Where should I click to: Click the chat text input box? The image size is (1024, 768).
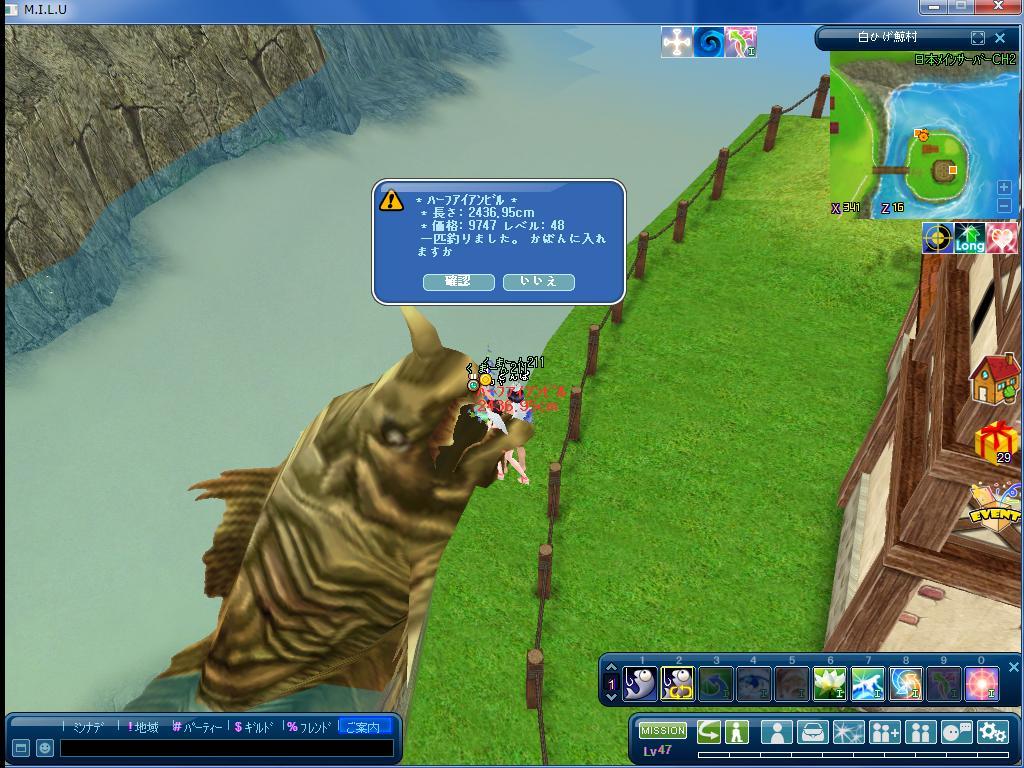pyautogui.click(x=226, y=748)
